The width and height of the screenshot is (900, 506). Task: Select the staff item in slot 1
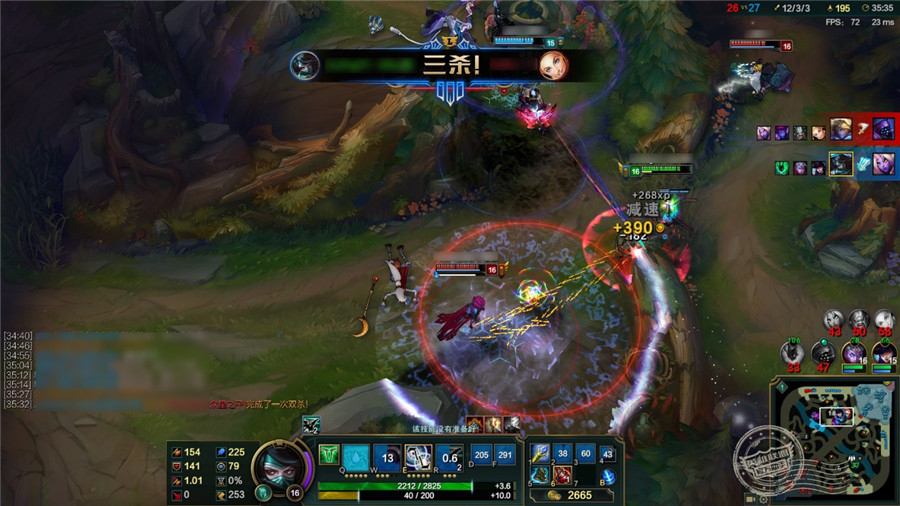coord(541,453)
